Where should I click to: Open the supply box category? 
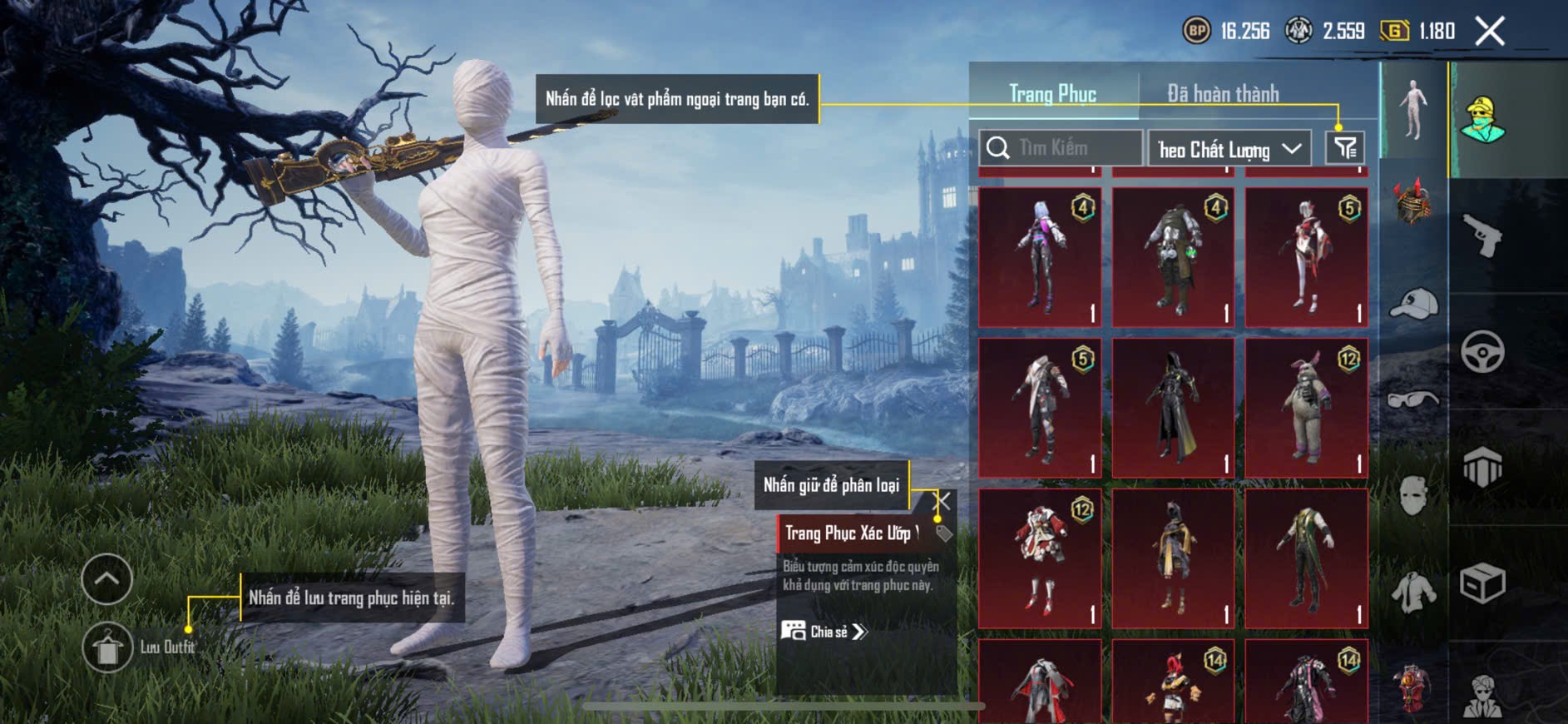1481,583
